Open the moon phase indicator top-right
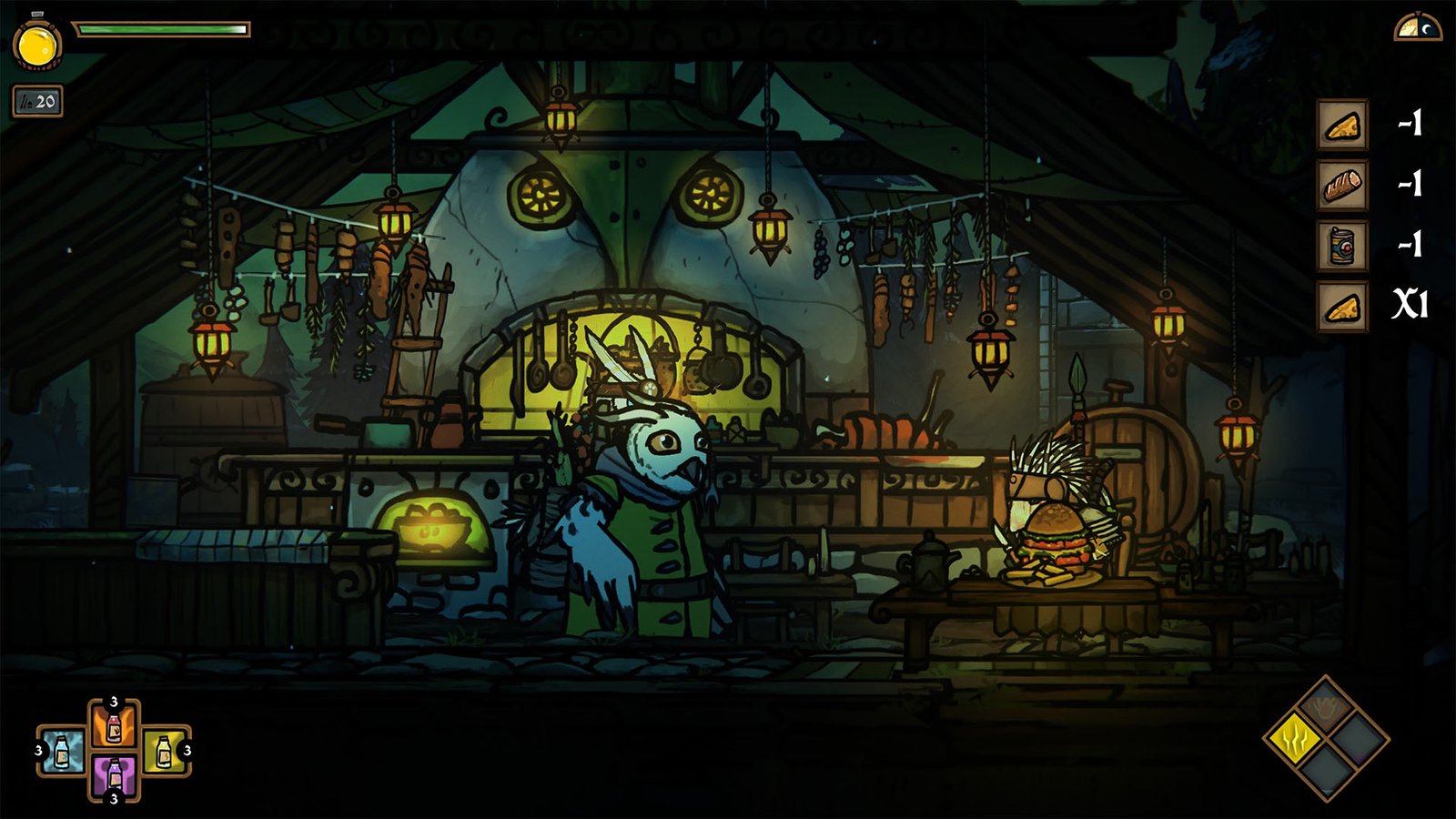The height and width of the screenshot is (819, 1456). coord(1417,29)
